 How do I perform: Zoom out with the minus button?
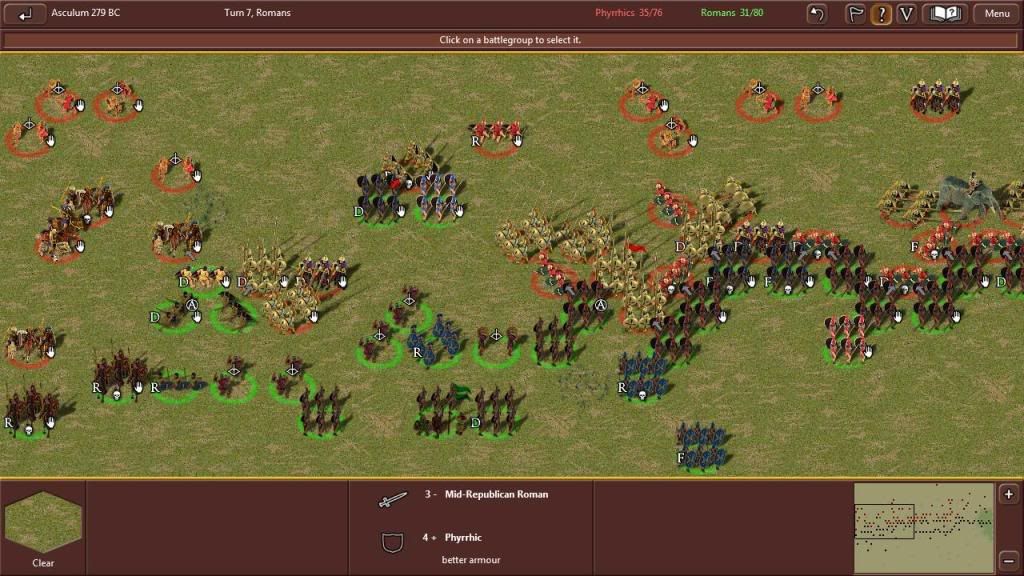pyautogui.click(x=1008, y=559)
